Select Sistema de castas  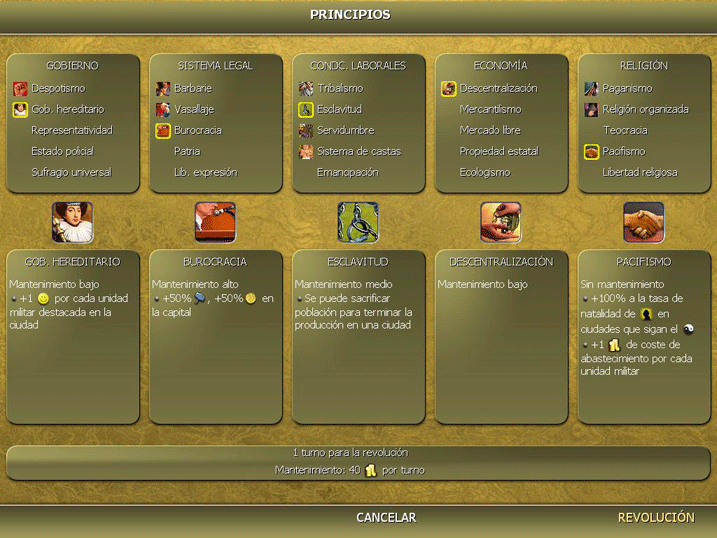point(358,151)
